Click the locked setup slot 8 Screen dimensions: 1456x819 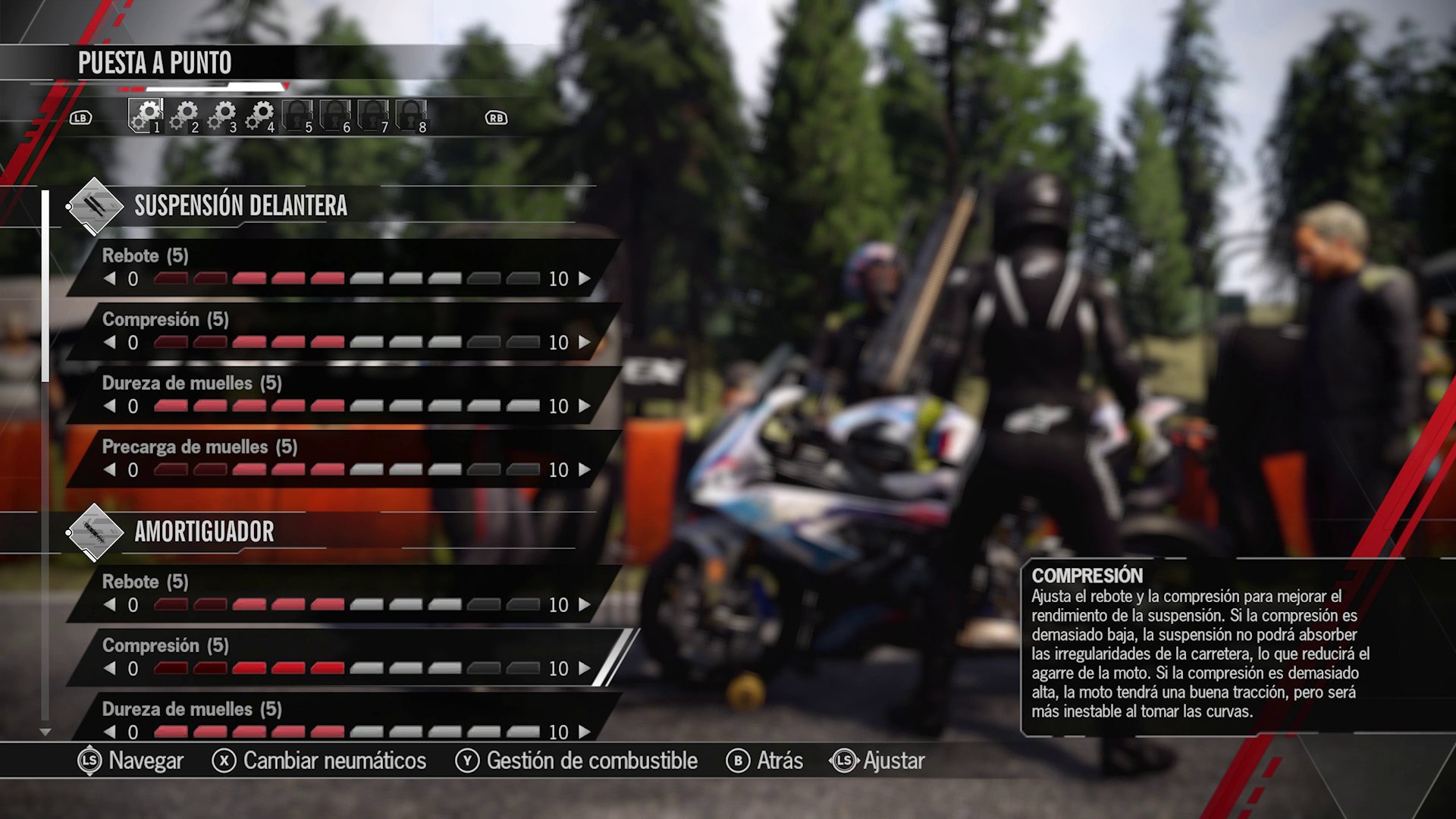pos(412,115)
